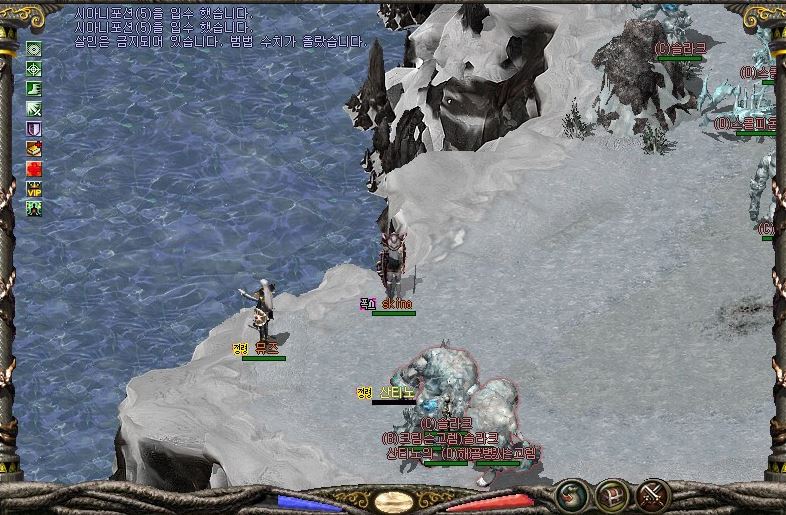Toggle the crossed swords combat button
786x515 pixels.
[653, 494]
